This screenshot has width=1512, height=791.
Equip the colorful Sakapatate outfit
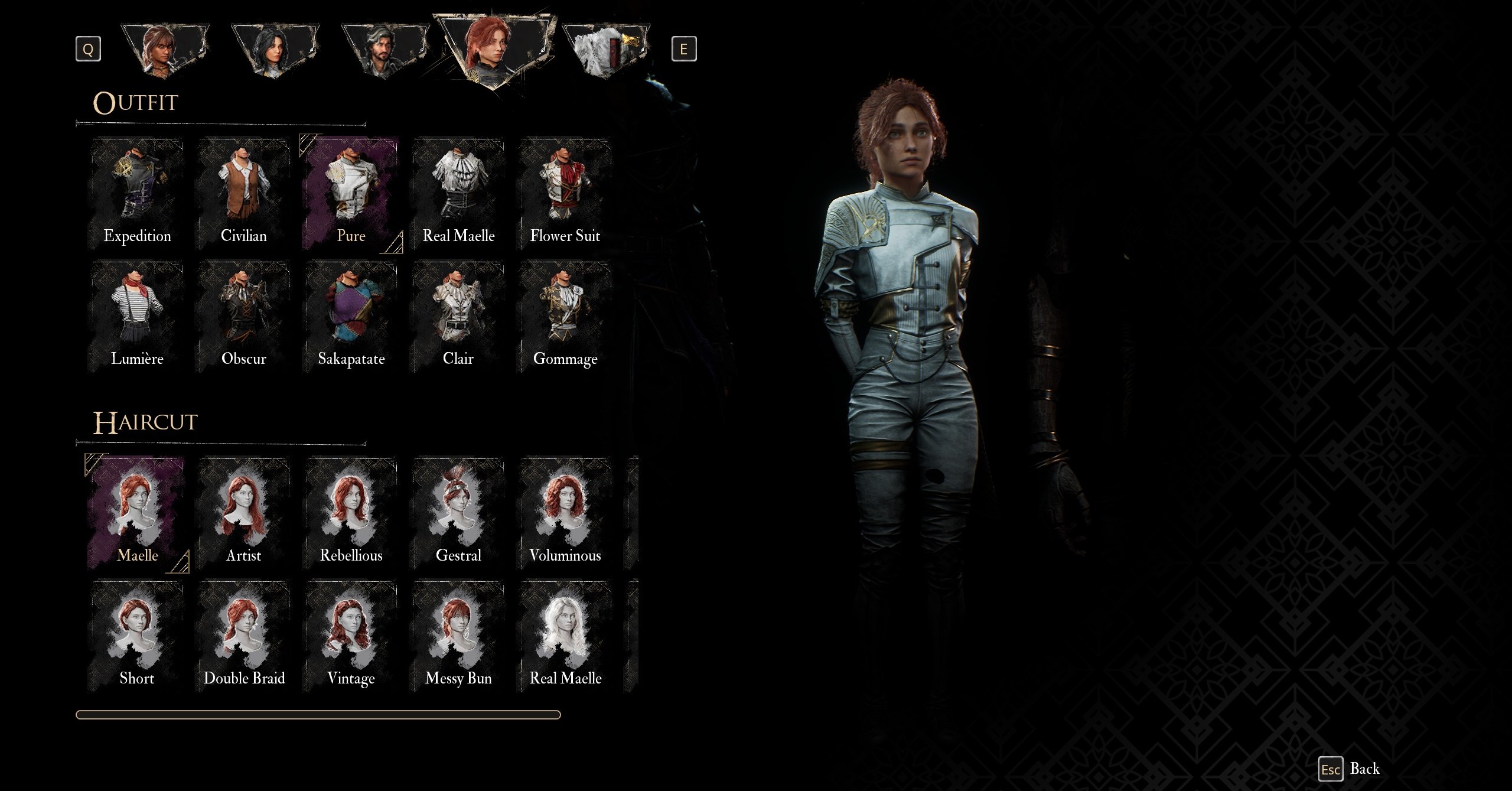click(x=351, y=315)
